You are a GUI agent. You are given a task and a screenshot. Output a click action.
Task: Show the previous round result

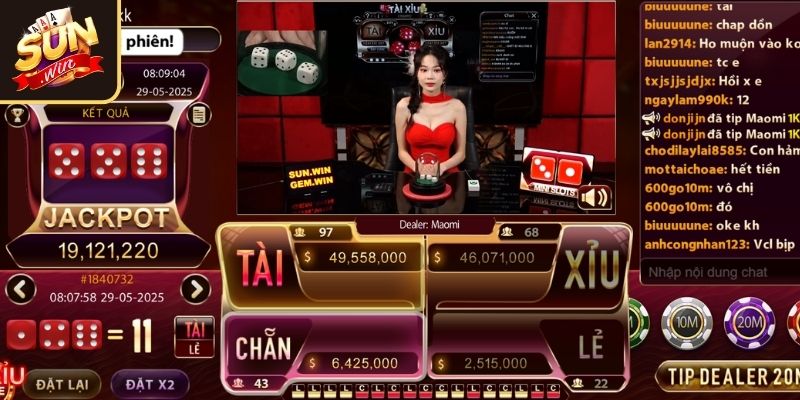coord(21,290)
